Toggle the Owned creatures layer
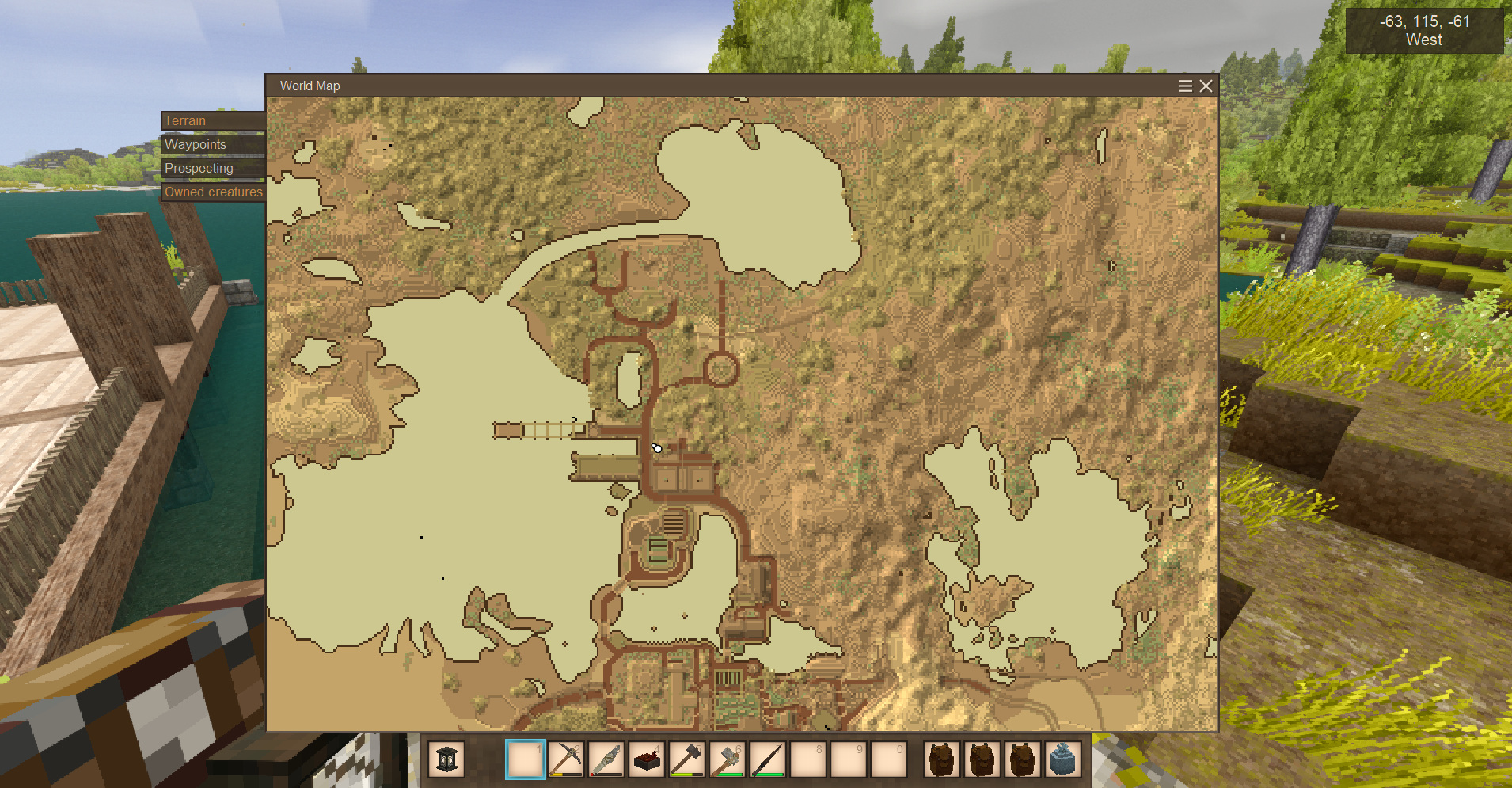The width and height of the screenshot is (1512, 788). pos(213,192)
